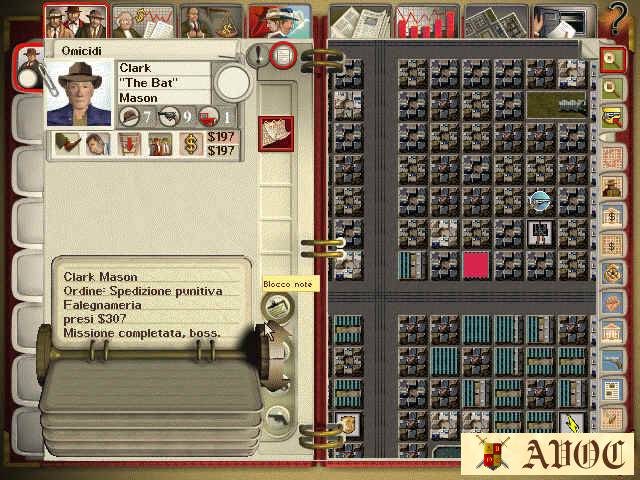
Task: Click the red down-arrow icon under Clark
Action: 128,144
